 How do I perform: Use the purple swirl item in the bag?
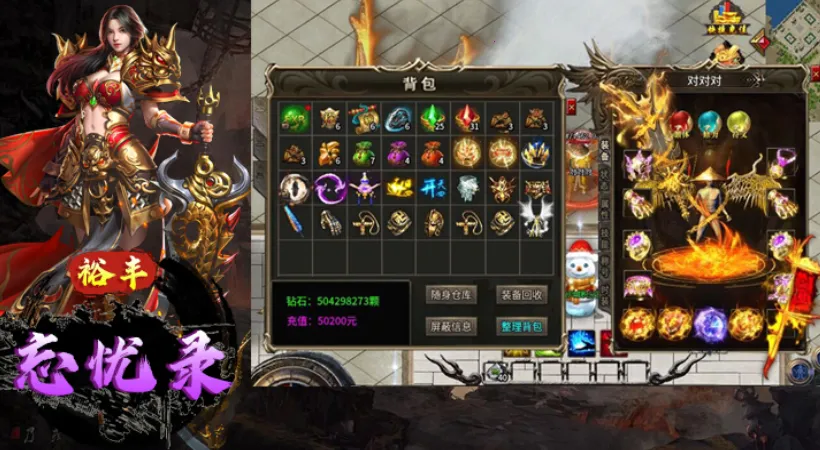[x=329, y=187]
